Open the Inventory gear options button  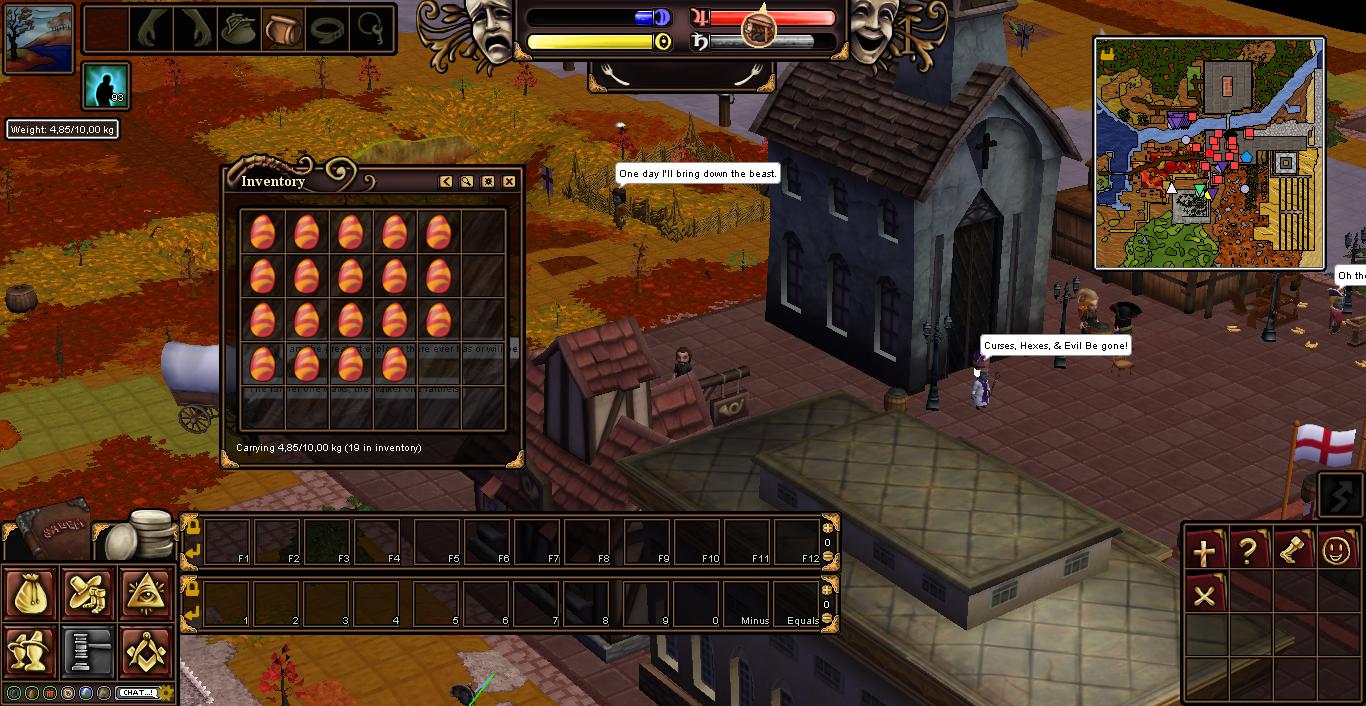(488, 181)
